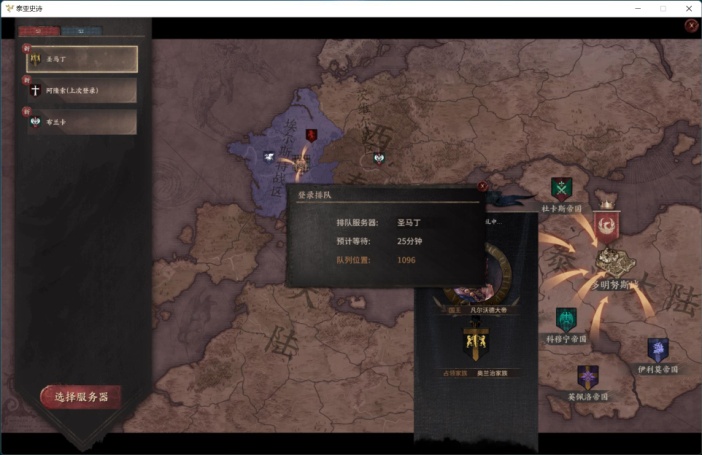Click the 多明努斯城 capital marker
The height and width of the screenshot is (455, 702).
612,262
